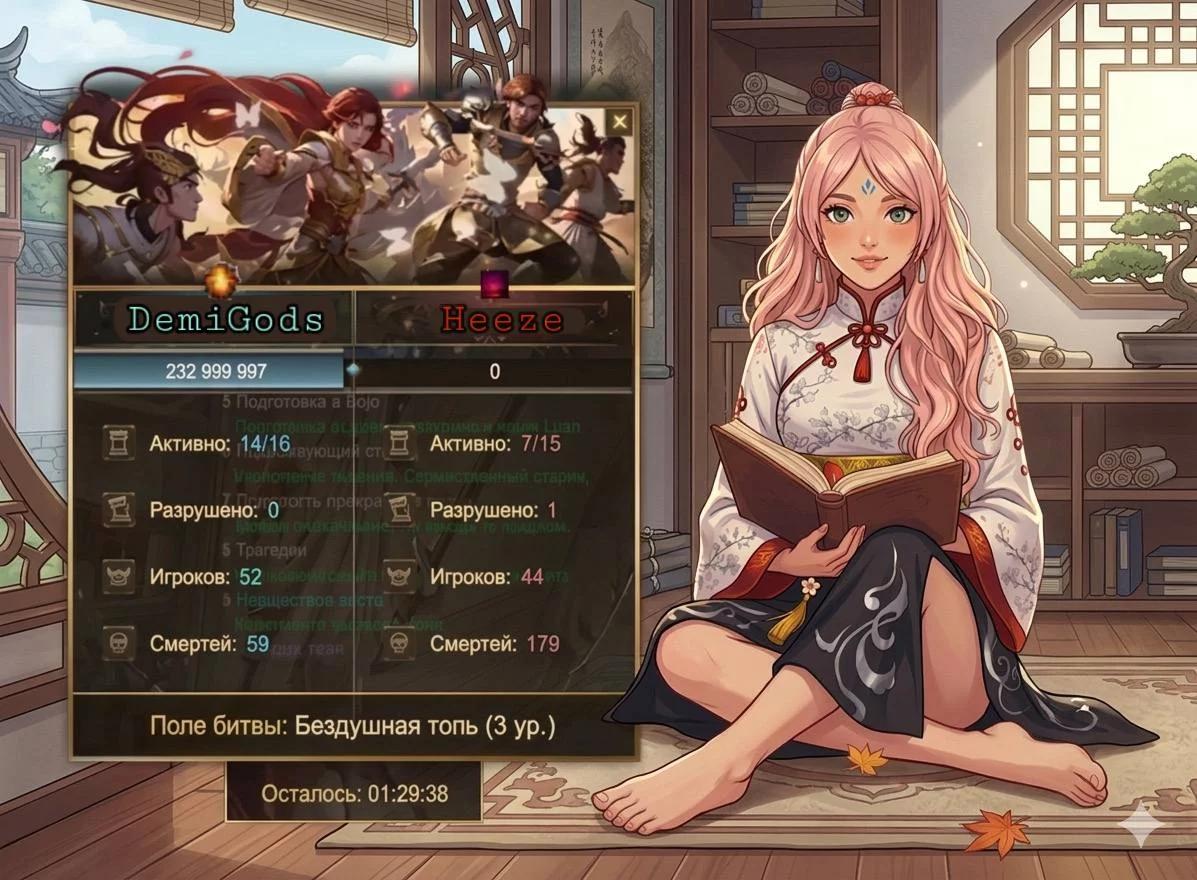
Task: Close the guild battle panel
Action: 621,122
